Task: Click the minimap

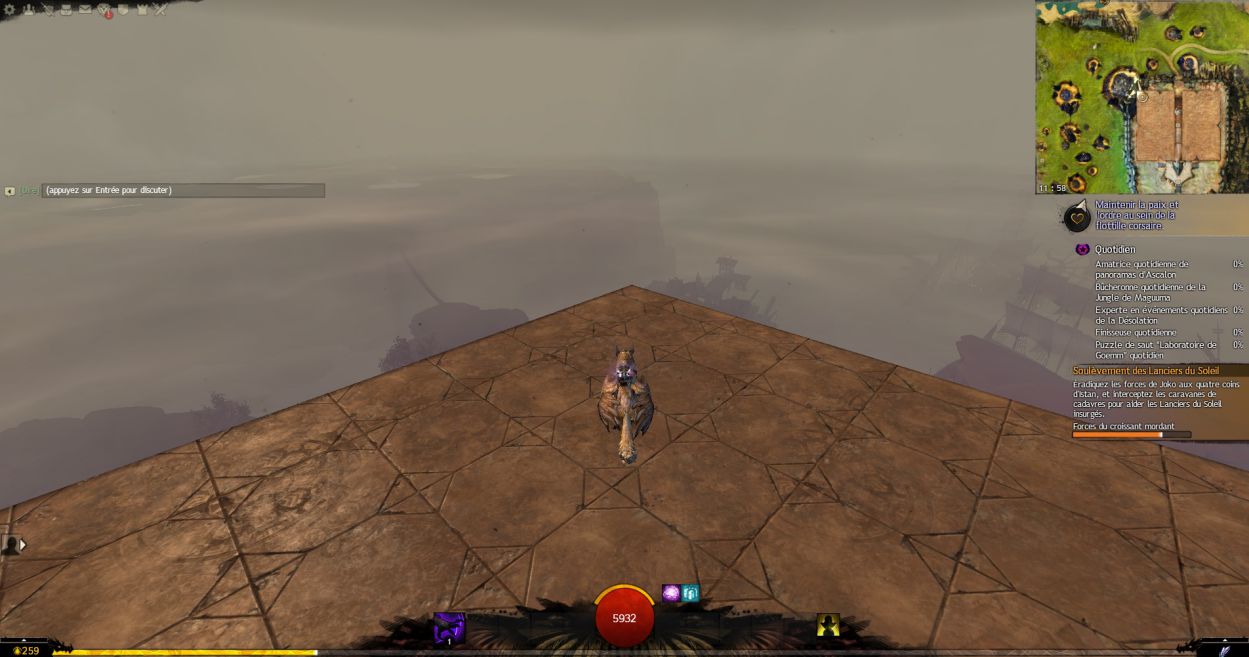Action: (x=1142, y=97)
